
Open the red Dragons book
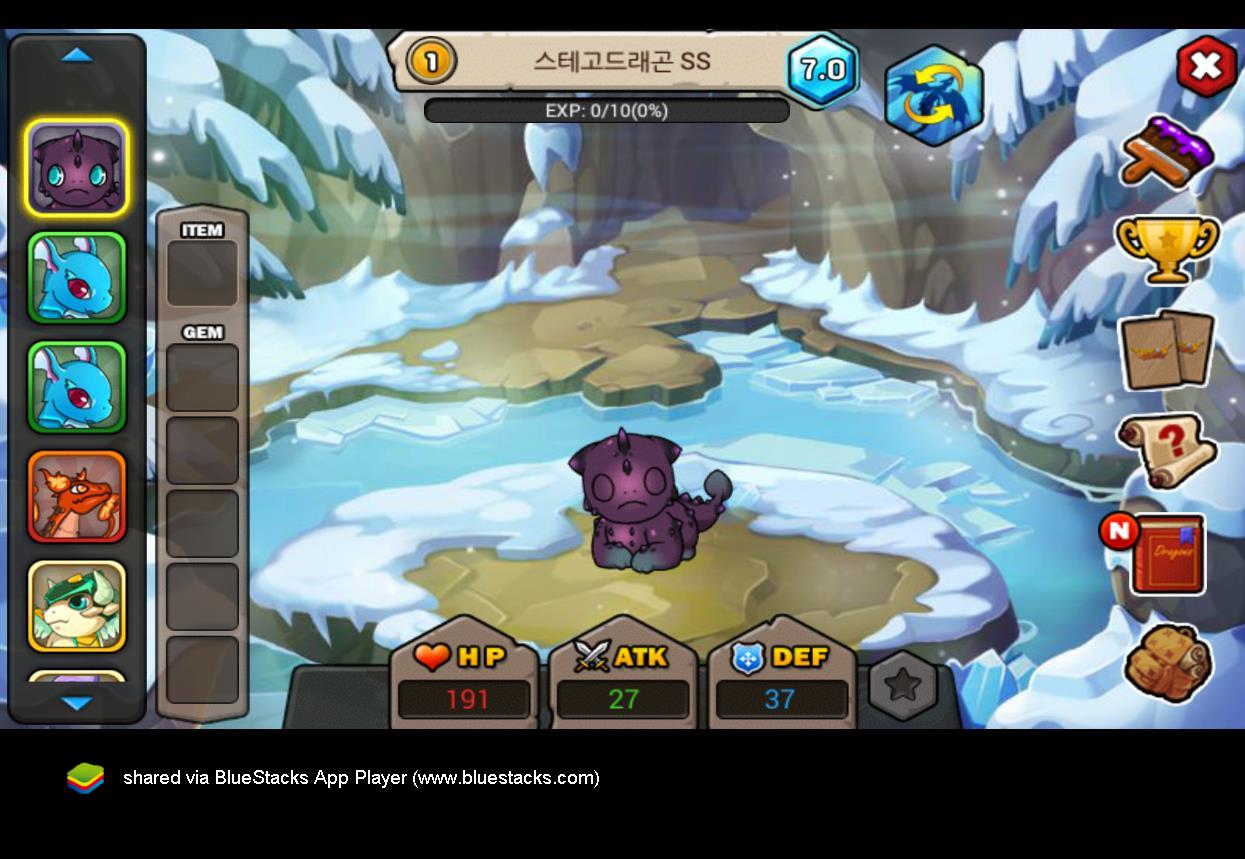(x=1167, y=555)
